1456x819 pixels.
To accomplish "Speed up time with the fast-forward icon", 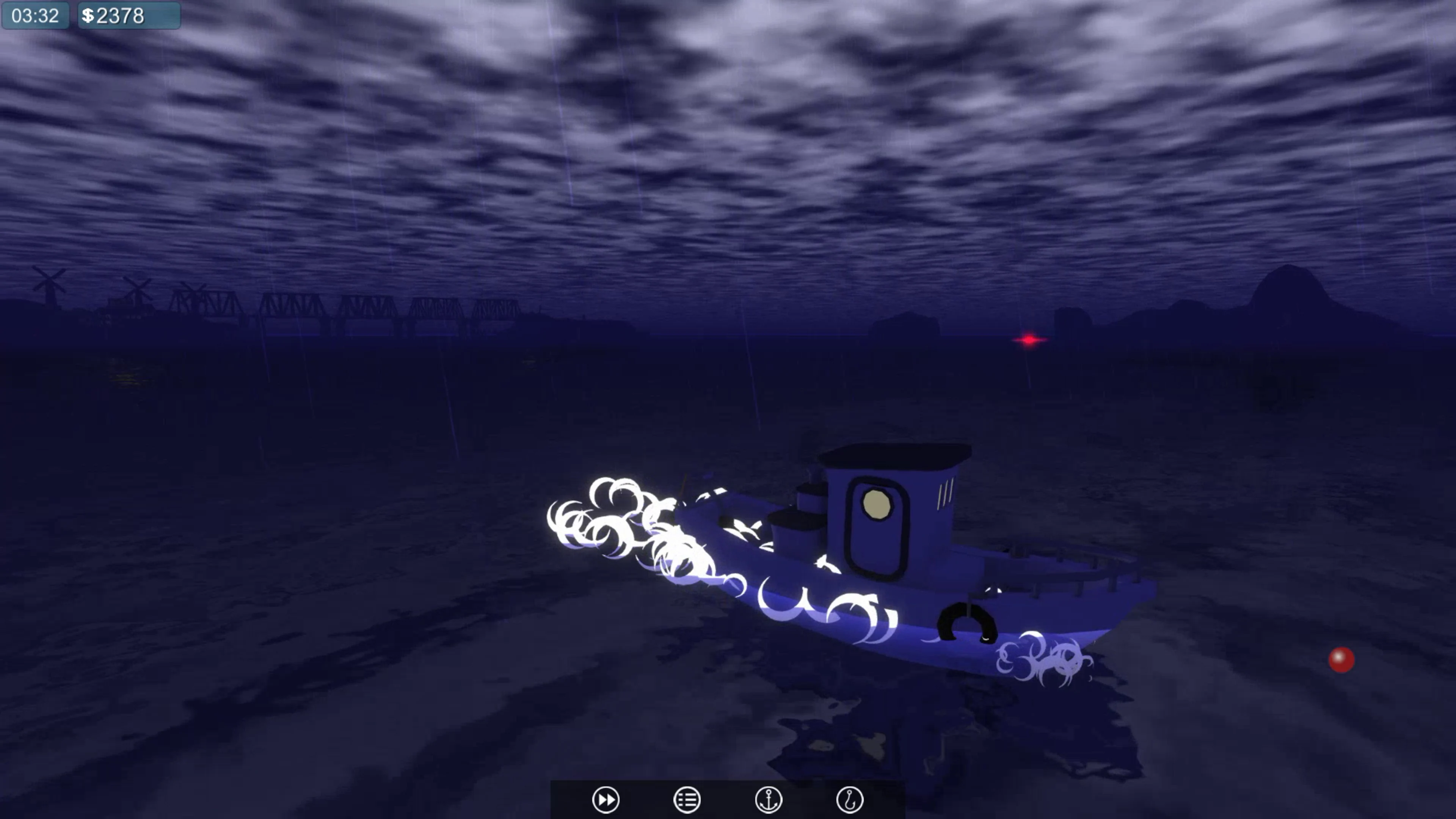I will (607, 799).
